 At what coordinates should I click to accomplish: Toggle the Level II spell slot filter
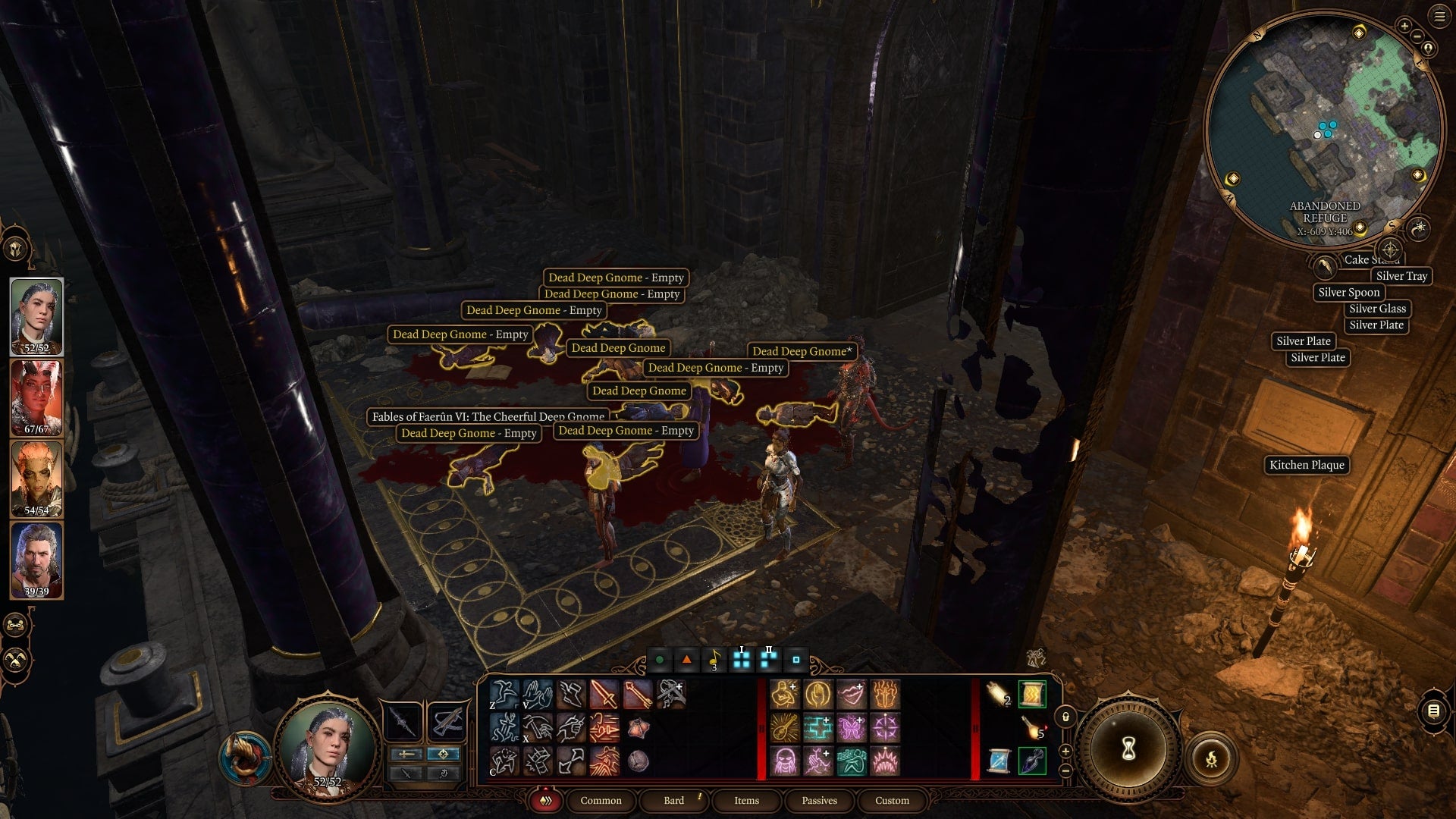click(768, 657)
